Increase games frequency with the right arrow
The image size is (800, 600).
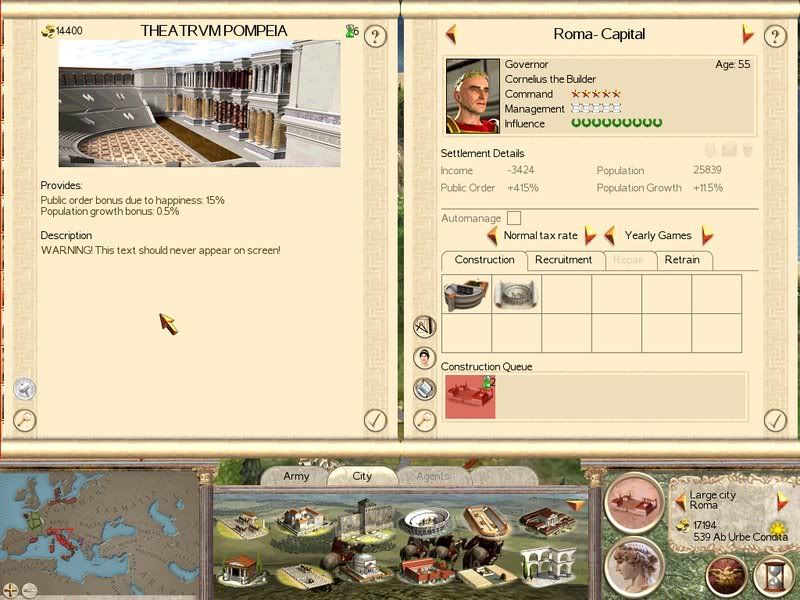pyautogui.click(x=708, y=236)
